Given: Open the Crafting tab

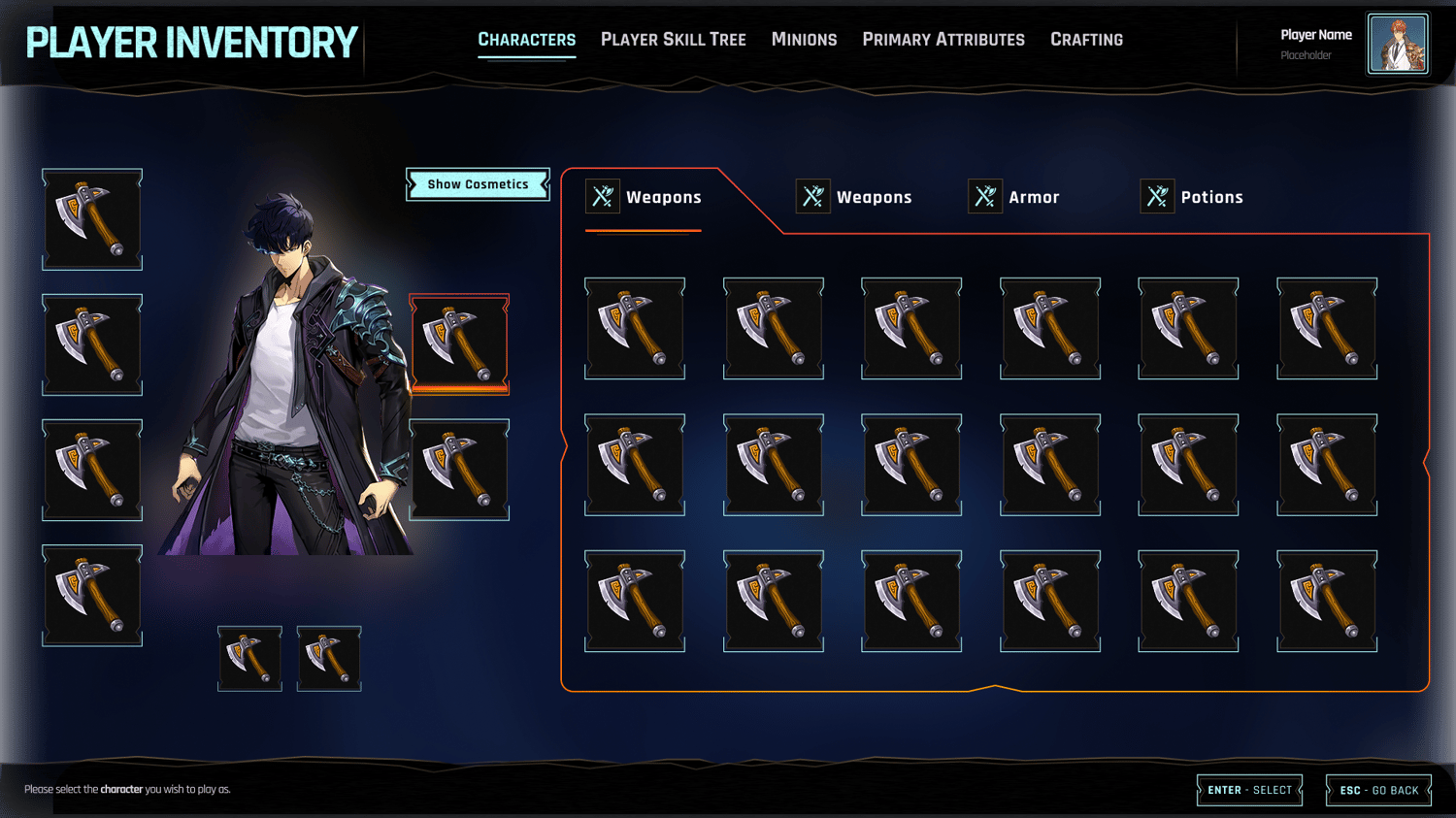Looking at the screenshot, I should pos(1086,40).
